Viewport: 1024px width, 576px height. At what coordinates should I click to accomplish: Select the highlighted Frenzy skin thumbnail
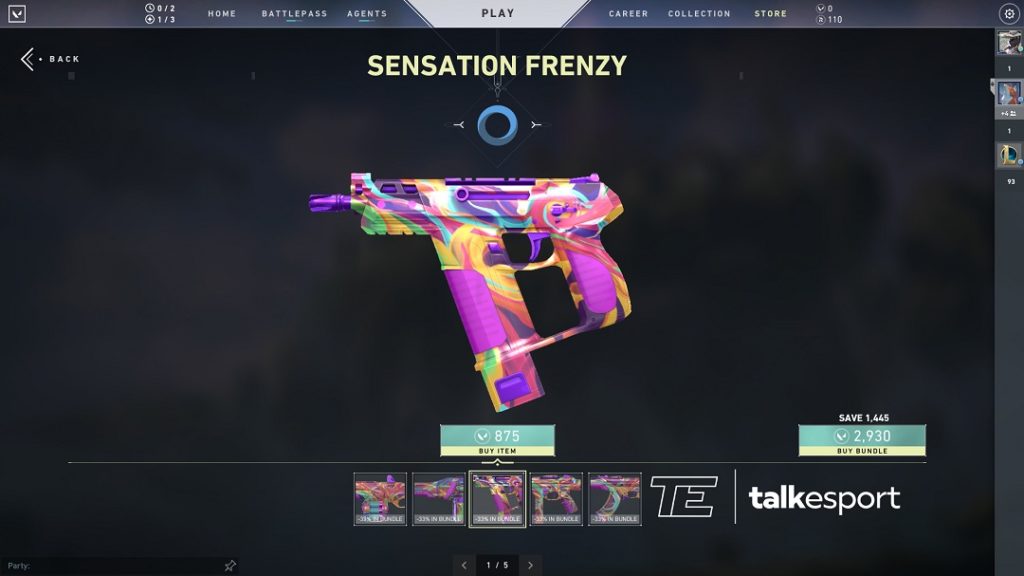tap(497, 498)
